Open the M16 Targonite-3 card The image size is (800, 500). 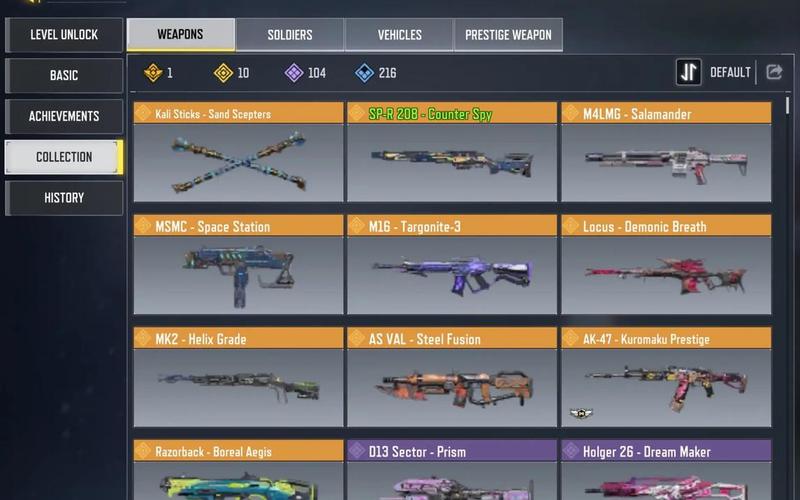pyautogui.click(x=452, y=266)
